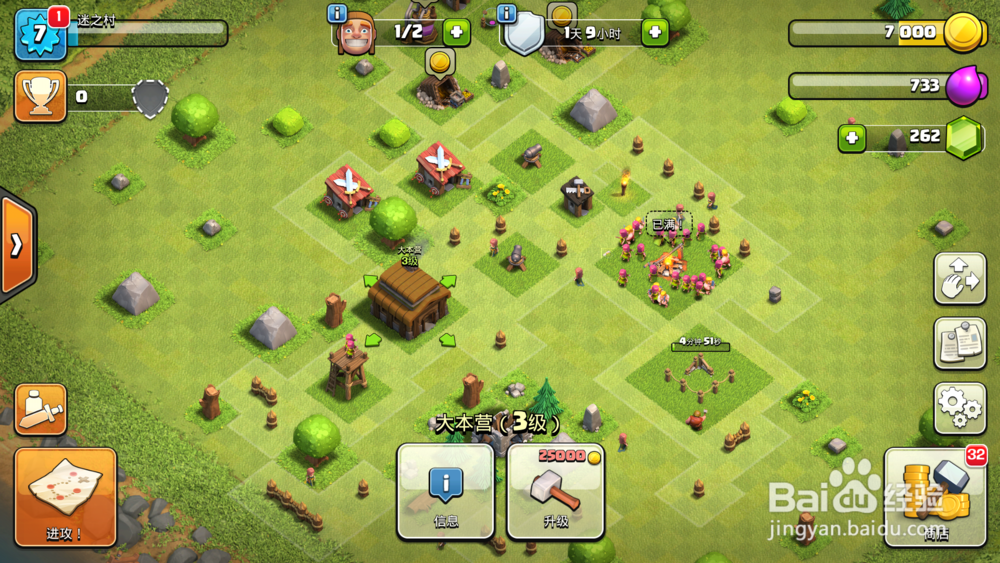Open the 信息 info panel
The image size is (1000, 563).
[x=445, y=491]
